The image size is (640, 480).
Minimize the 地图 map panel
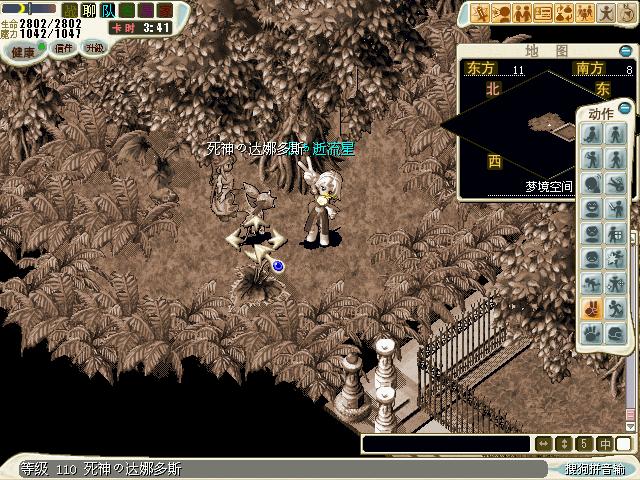625,51
